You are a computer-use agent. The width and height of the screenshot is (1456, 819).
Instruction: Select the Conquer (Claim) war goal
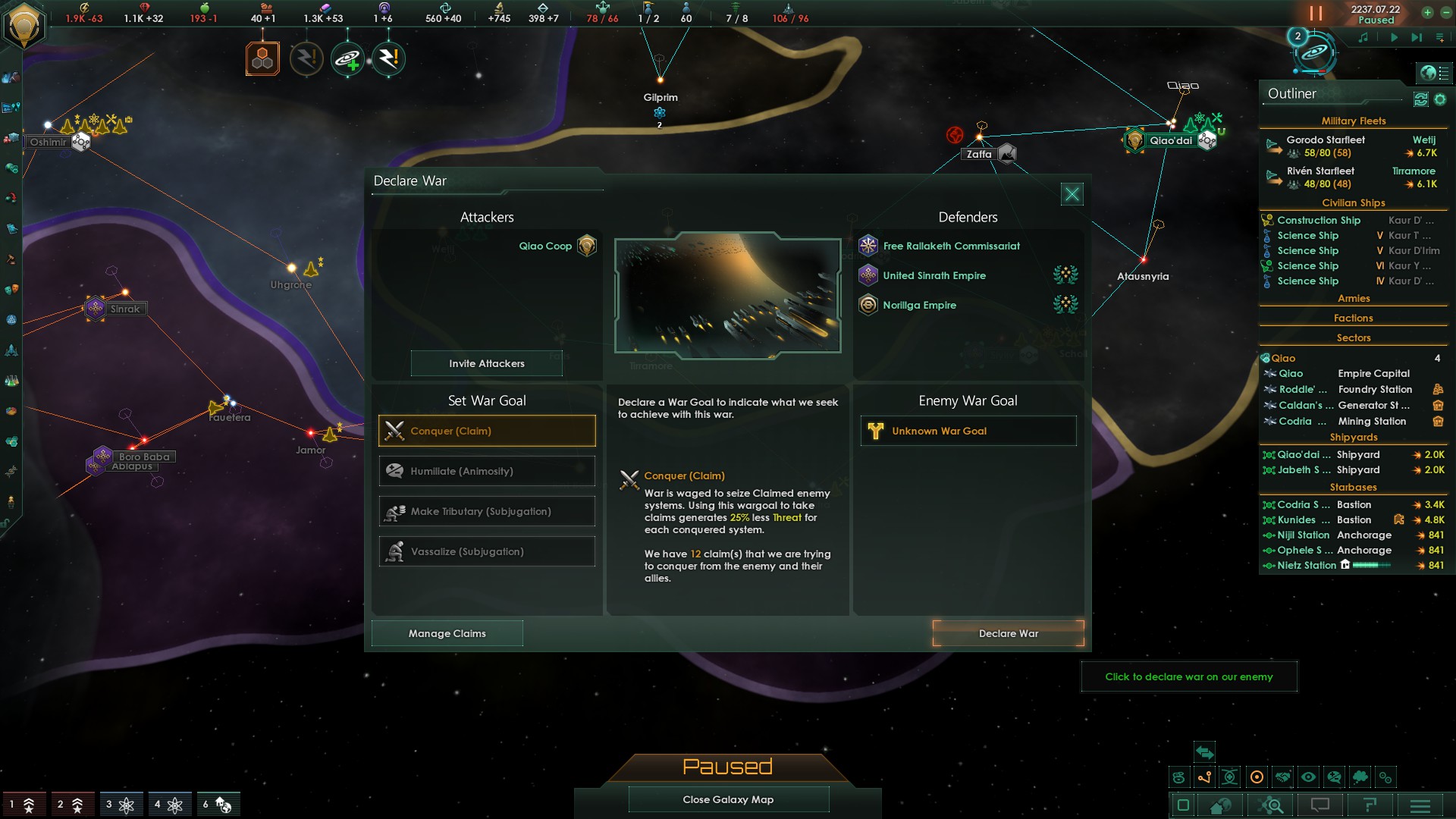point(487,431)
